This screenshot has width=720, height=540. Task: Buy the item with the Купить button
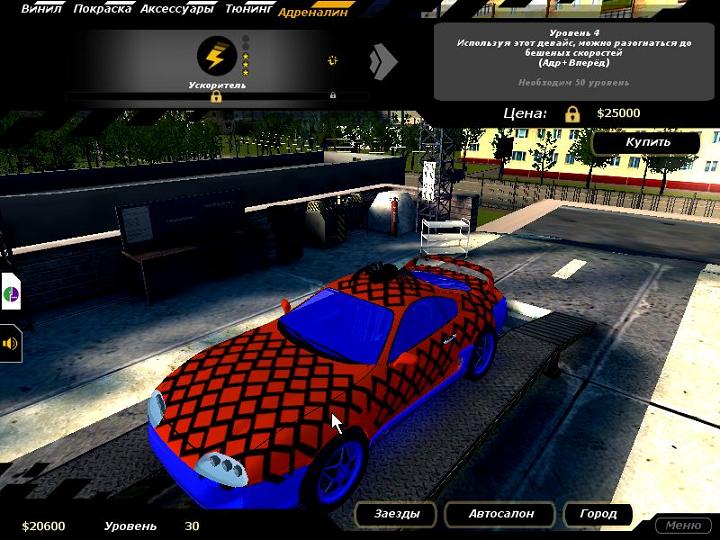[647, 142]
